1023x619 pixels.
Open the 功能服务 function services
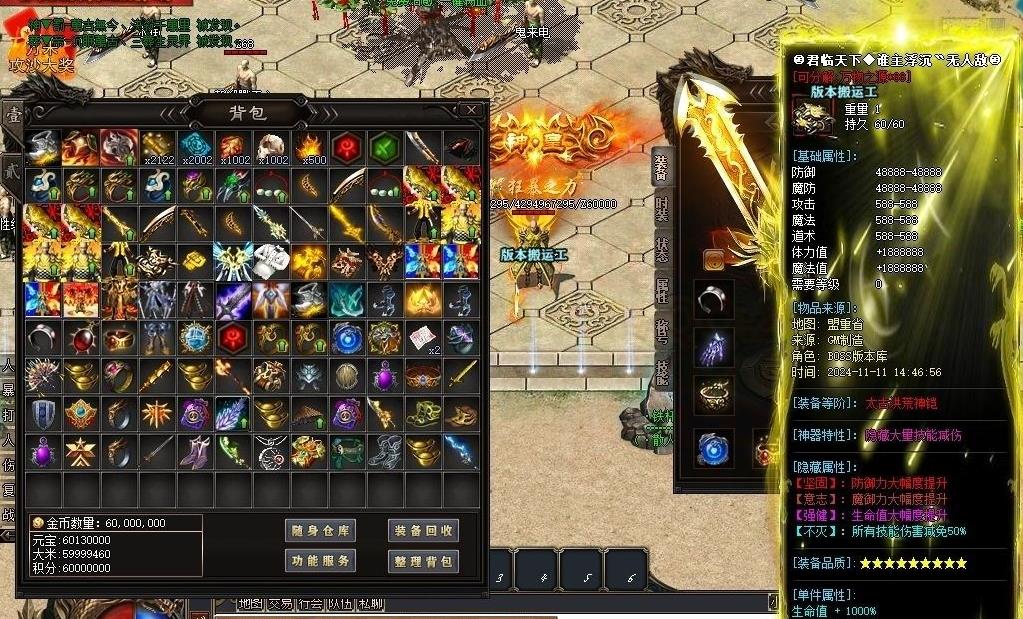pyautogui.click(x=320, y=561)
